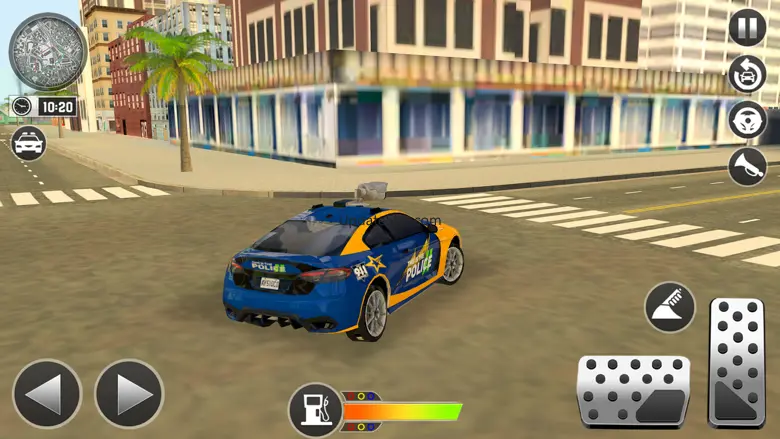Screen dimensions: 780x439
Task: Steer right with the right arrow
Action: tap(129, 394)
